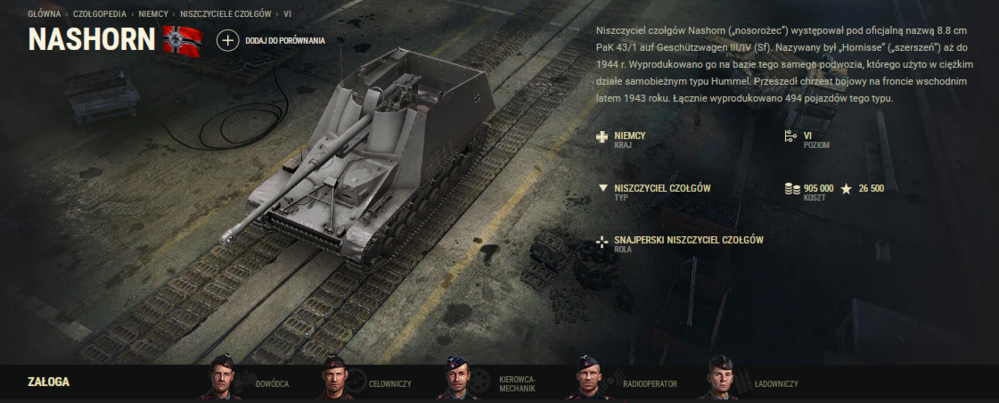Open Niszczyciele Czołgów breadcrumb category
This screenshot has height=403, width=999.
pyautogui.click(x=225, y=15)
